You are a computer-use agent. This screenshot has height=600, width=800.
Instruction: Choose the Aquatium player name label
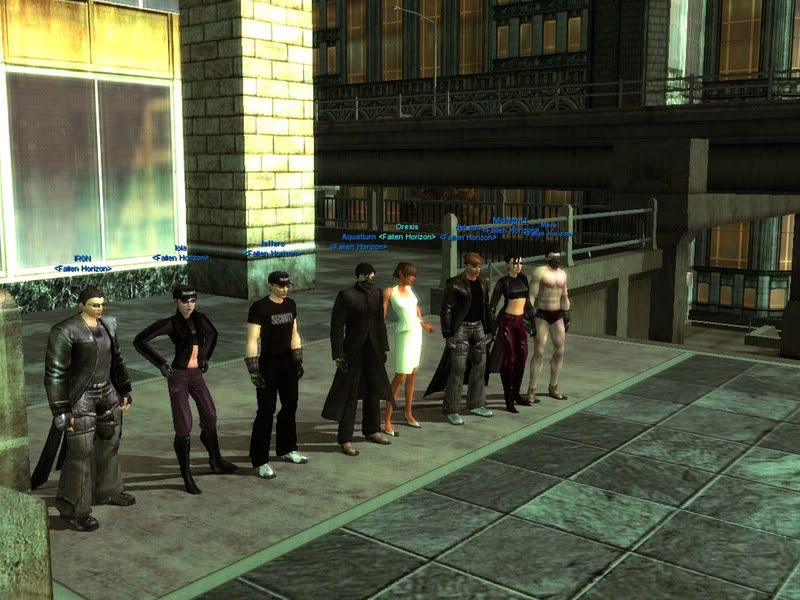[359, 237]
